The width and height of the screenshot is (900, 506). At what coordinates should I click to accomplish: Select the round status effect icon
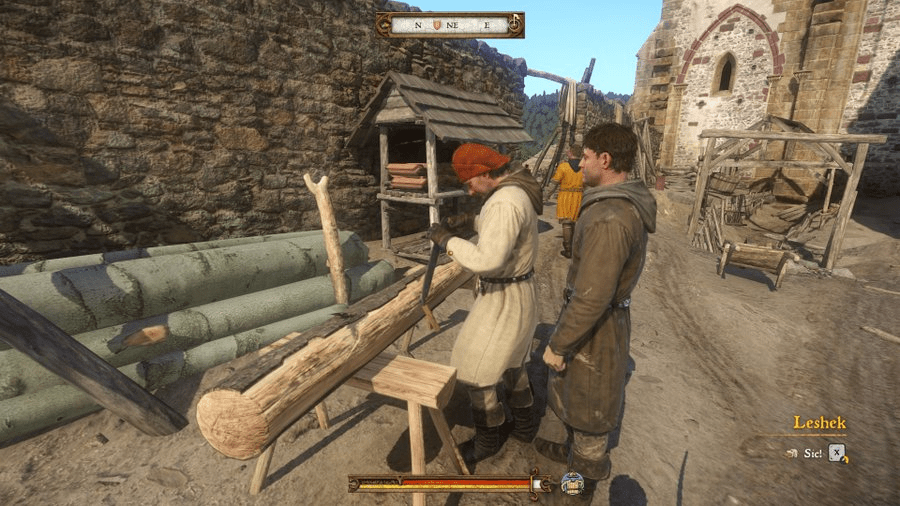click(x=573, y=483)
